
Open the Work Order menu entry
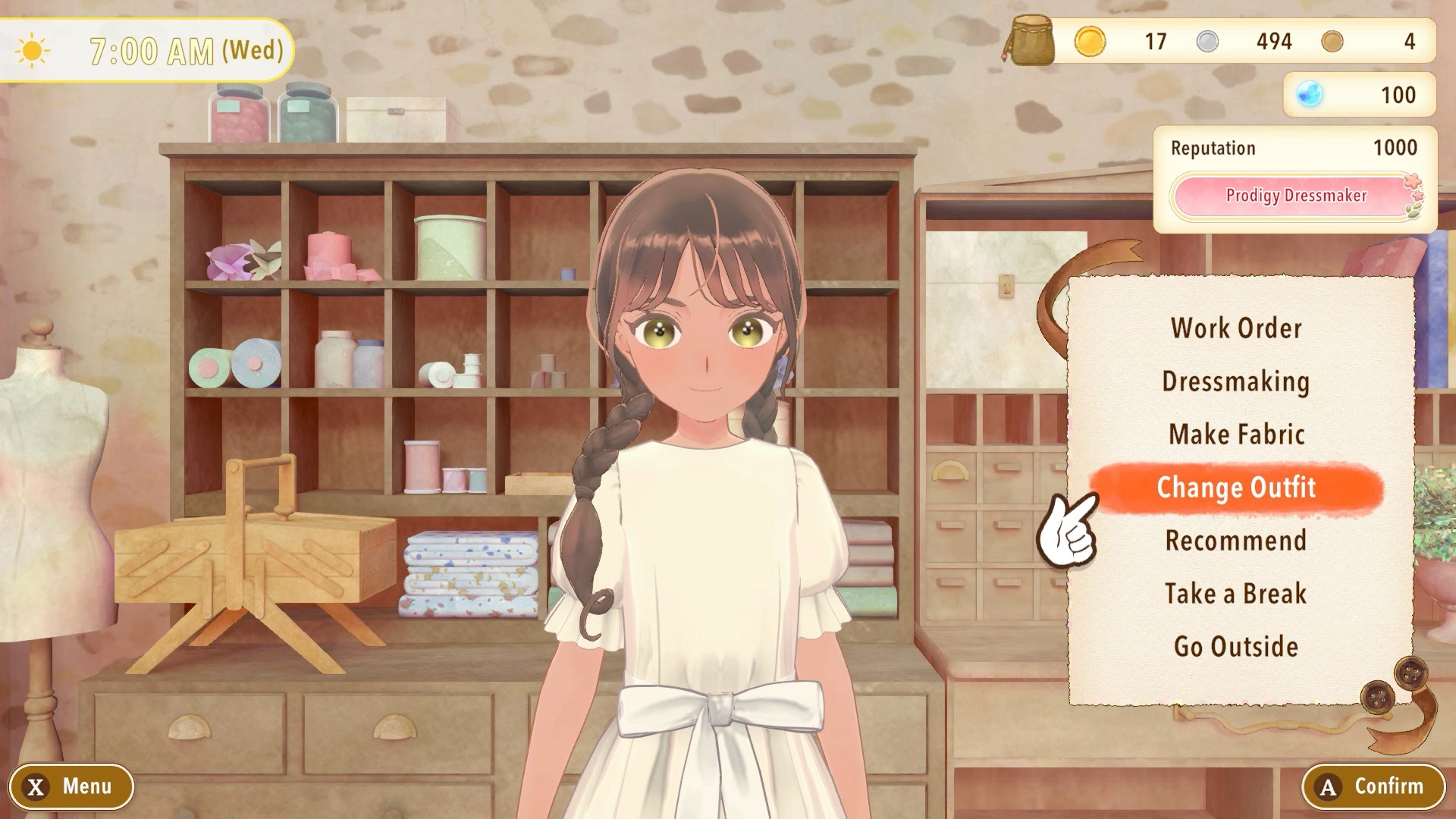[1236, 328]
